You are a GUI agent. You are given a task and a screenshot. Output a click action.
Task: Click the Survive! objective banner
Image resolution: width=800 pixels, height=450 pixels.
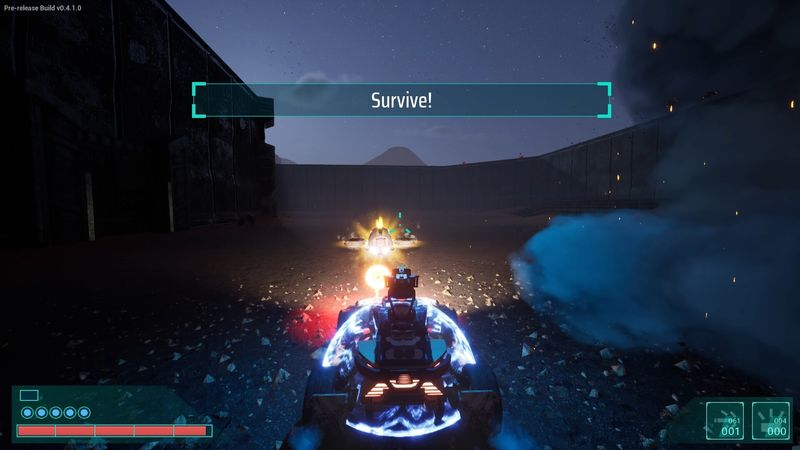click(401, 100)
